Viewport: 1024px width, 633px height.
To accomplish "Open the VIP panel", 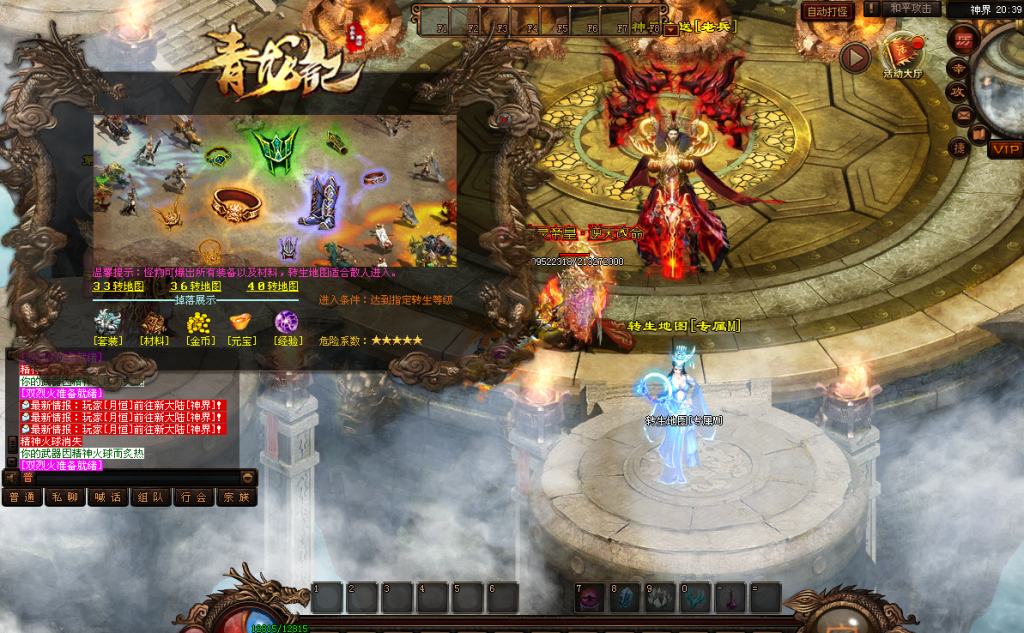I will pyautogui.click(x=1005, y=149).
